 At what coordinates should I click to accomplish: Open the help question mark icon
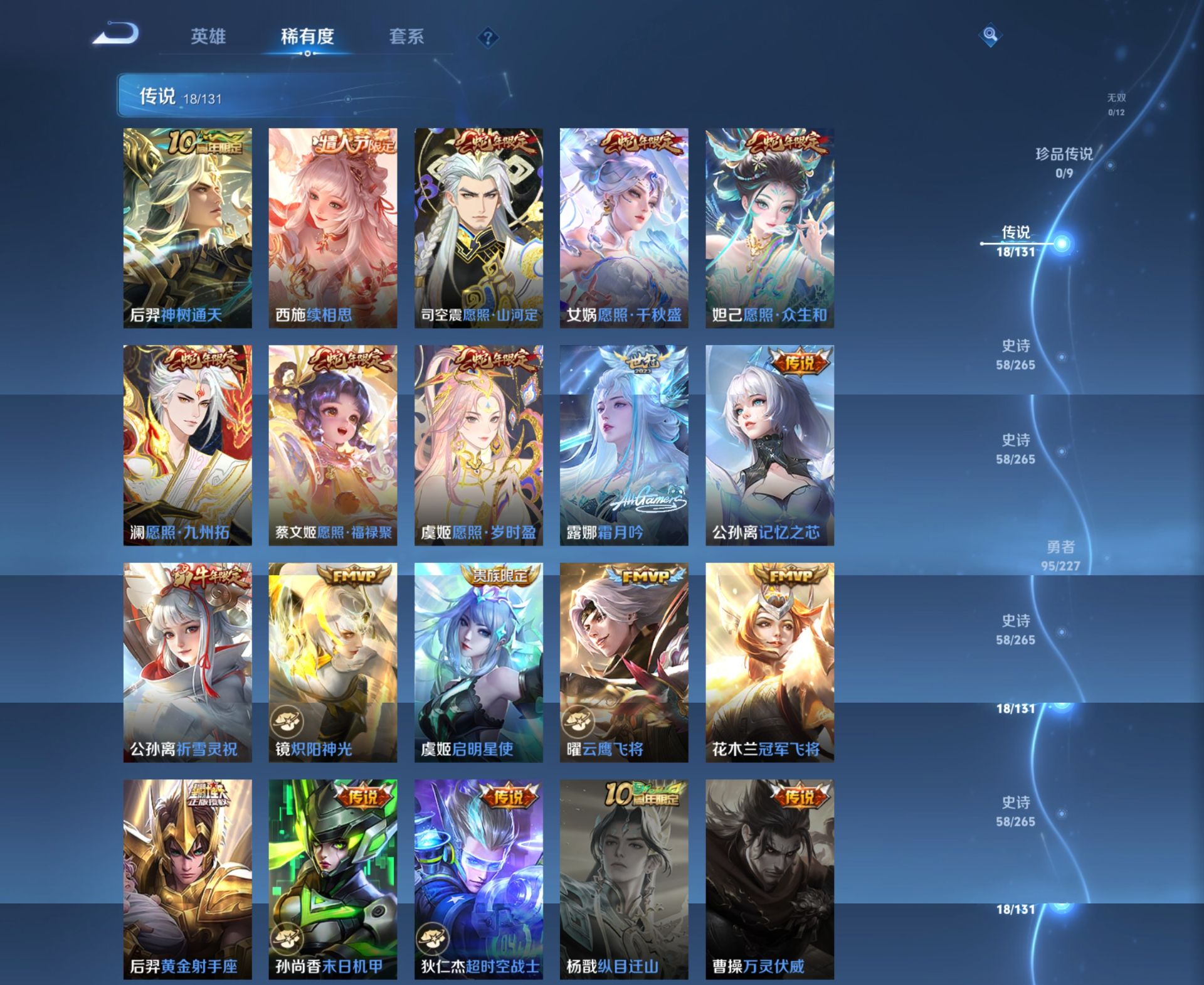pyautogui.click(x=488, y=38)
